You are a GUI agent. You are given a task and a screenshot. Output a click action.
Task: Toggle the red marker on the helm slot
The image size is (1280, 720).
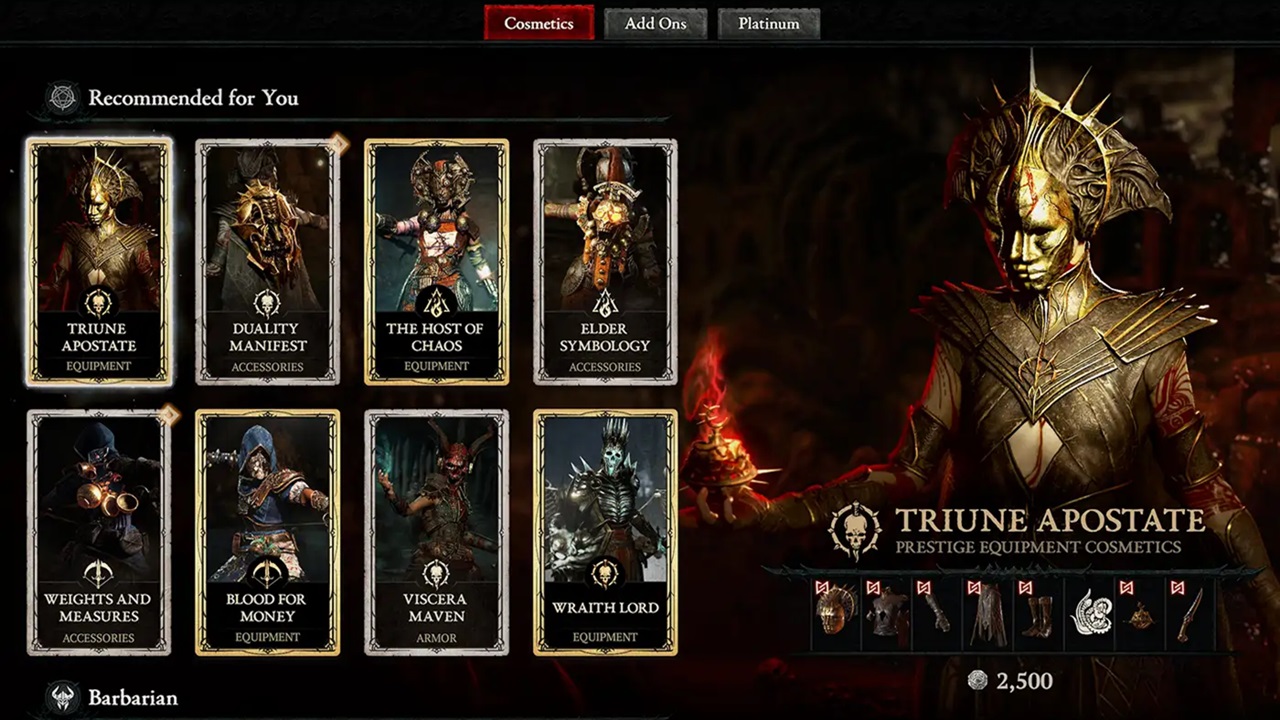822,588
